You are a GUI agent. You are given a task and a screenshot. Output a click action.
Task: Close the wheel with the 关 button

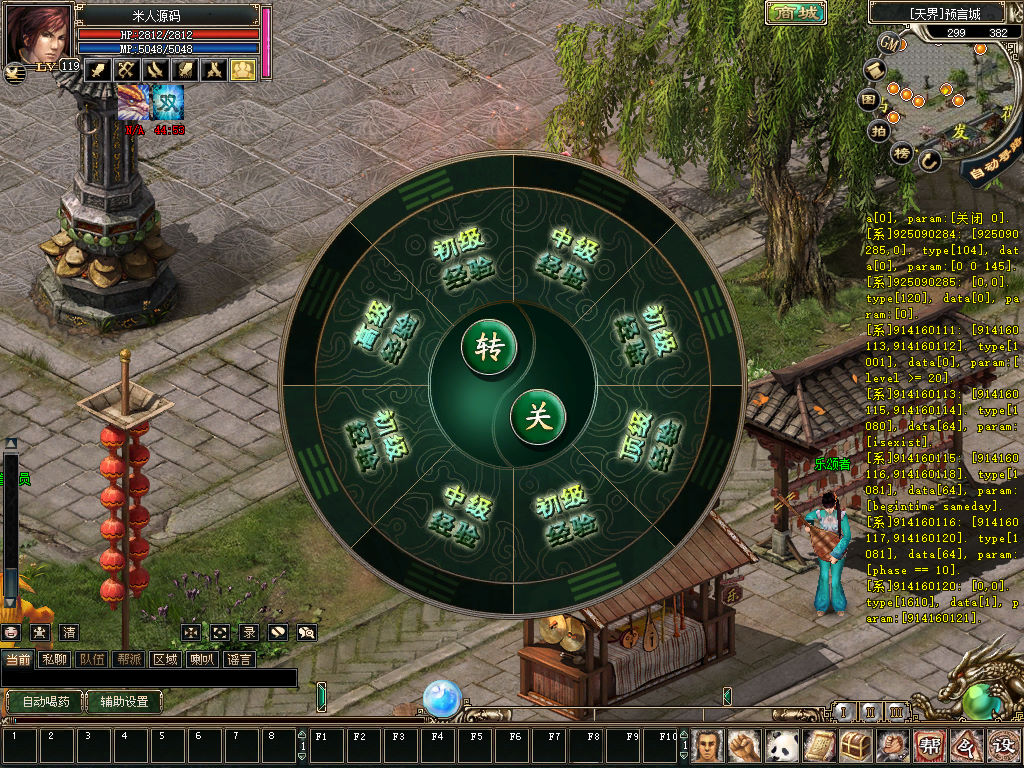click(x=538, y=416)
